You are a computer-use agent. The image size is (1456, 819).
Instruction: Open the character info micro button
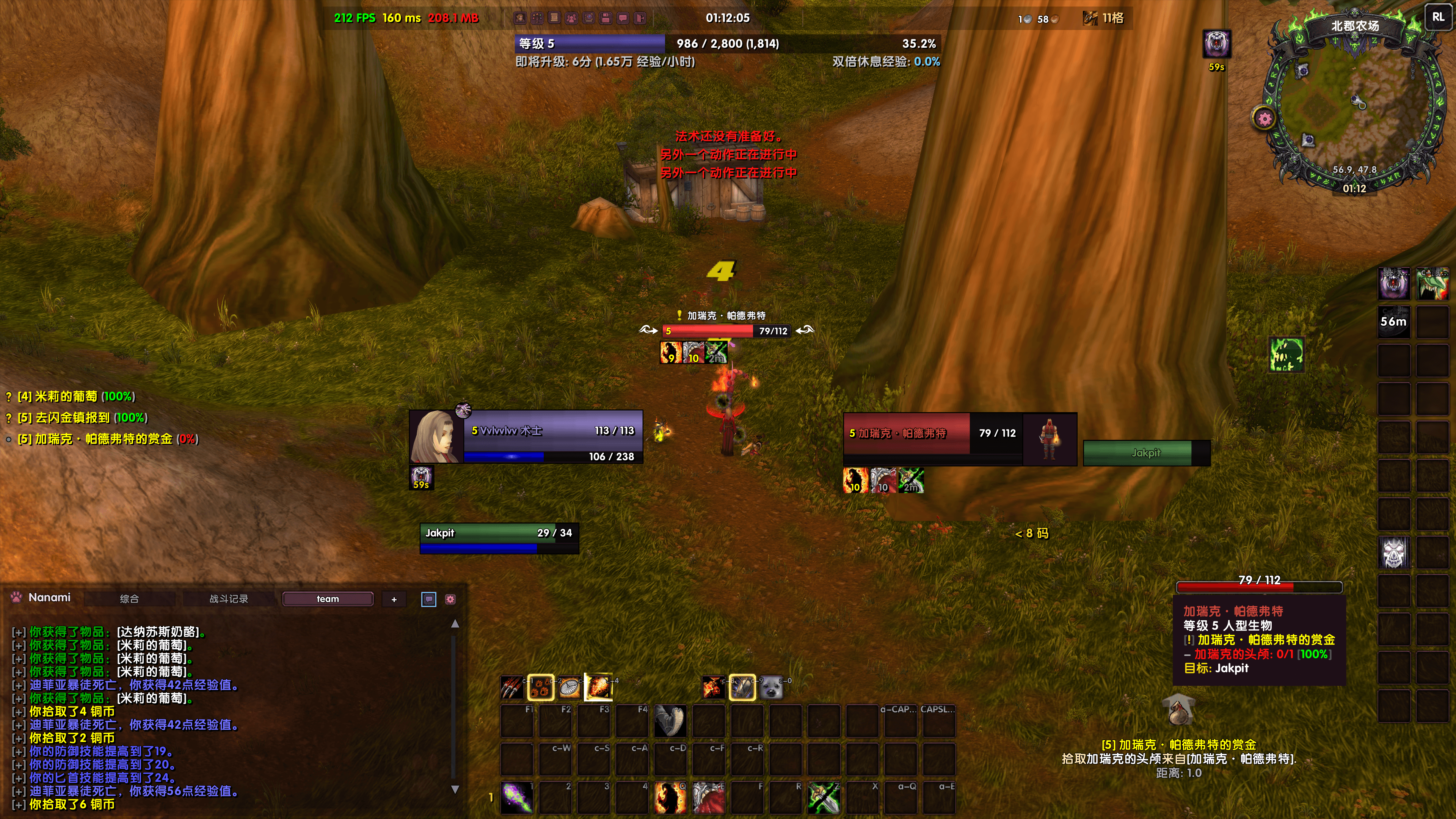click(519, 18)
